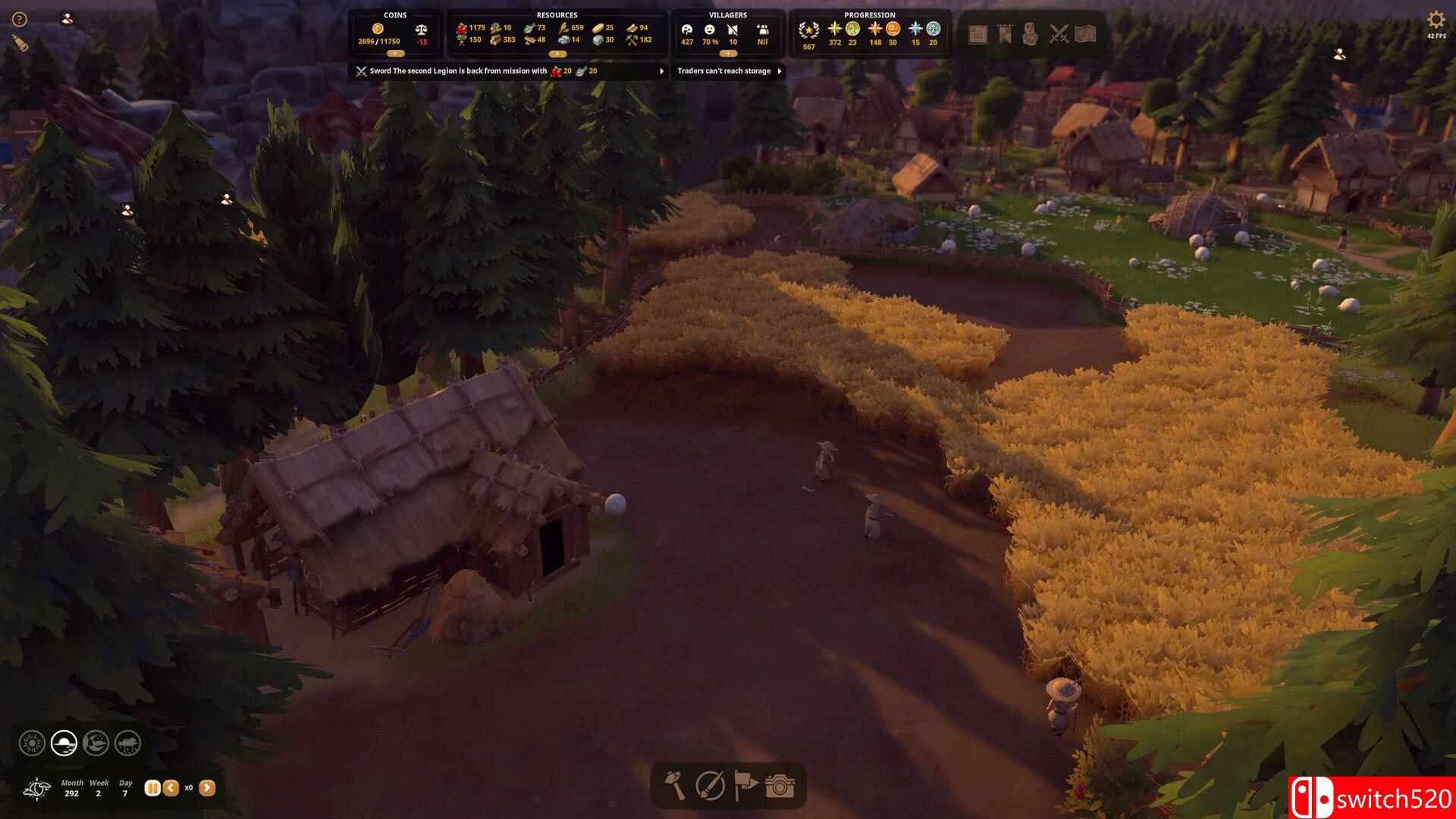1456x819 pixels.
Task: Pause the game with the pause control
Action: coord(151,788)
